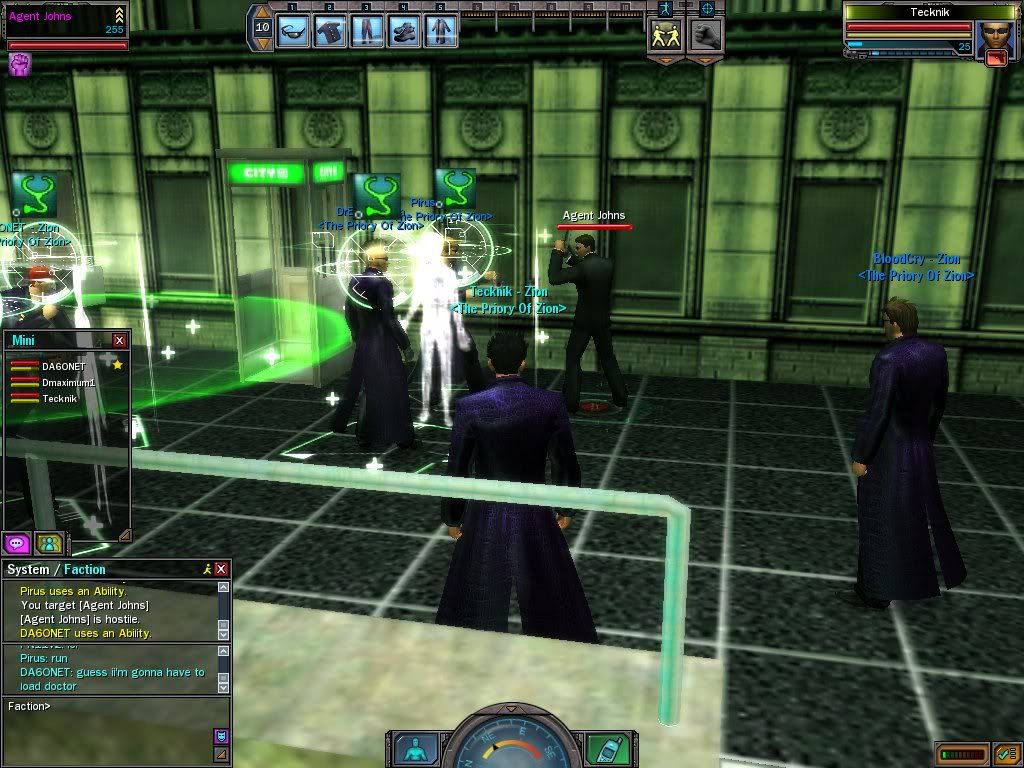The width and height of the screenshot is (1024, 768).
Task: Select the shirt hotbar slot
Action: coord(330,28)
